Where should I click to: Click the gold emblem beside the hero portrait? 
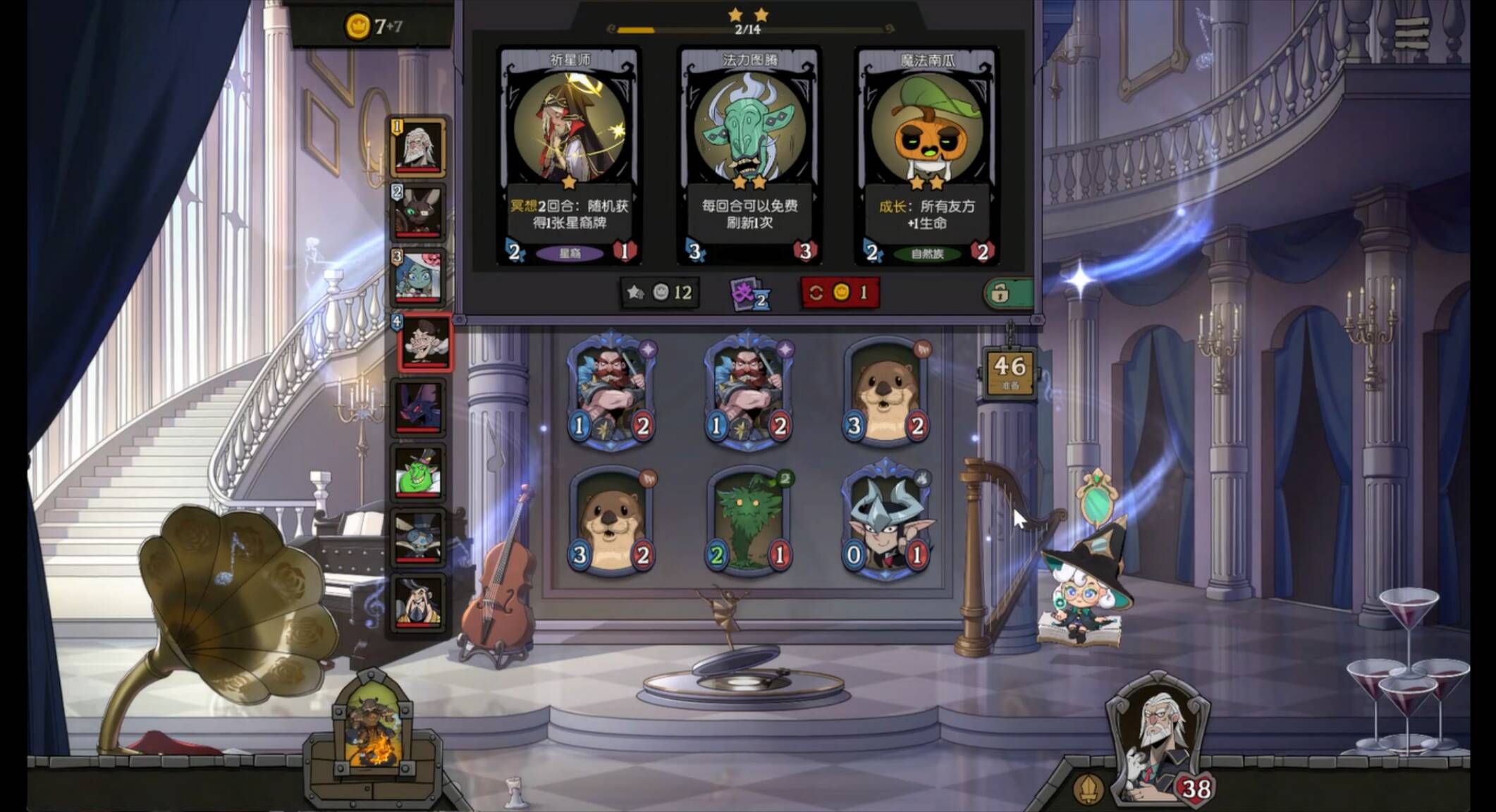coord(1088,788)
